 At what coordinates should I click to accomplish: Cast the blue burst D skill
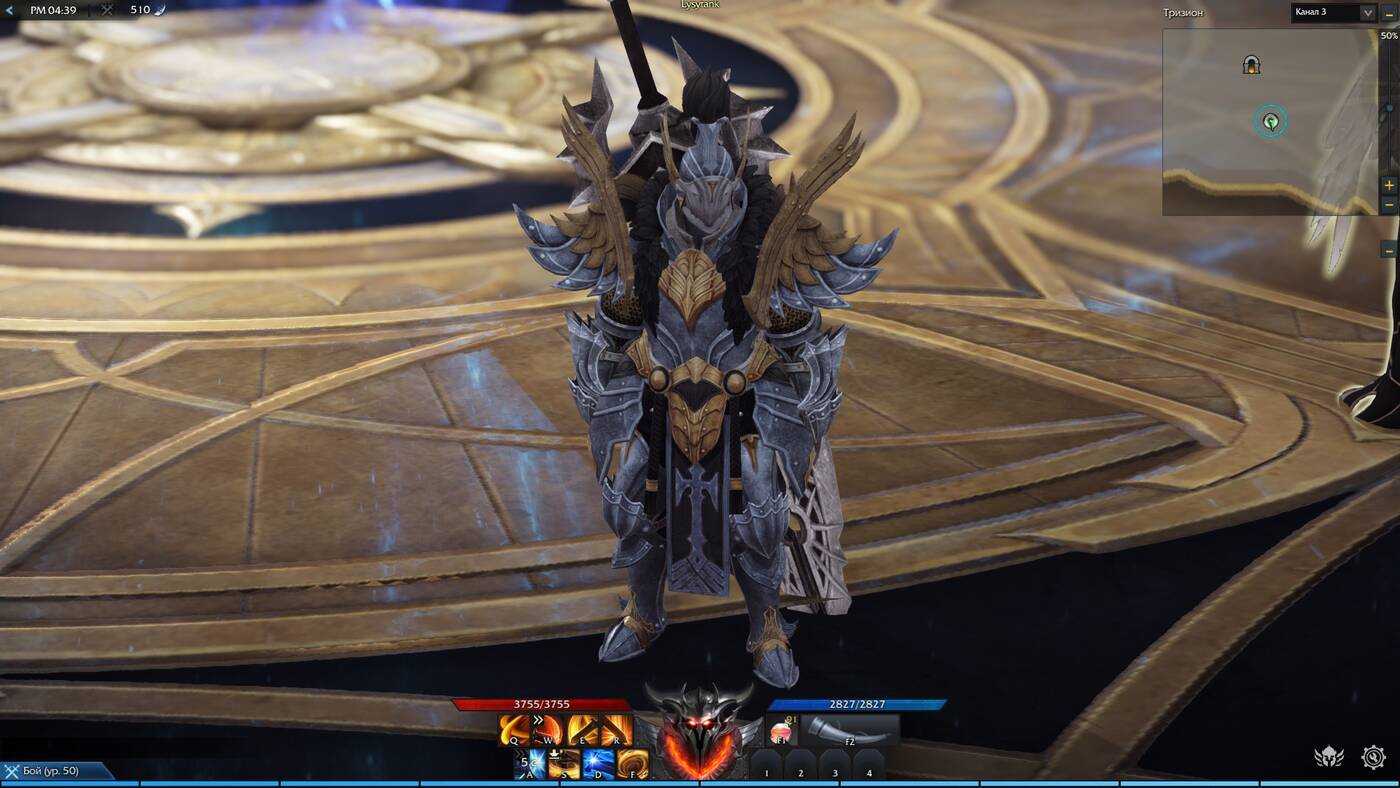598,764
